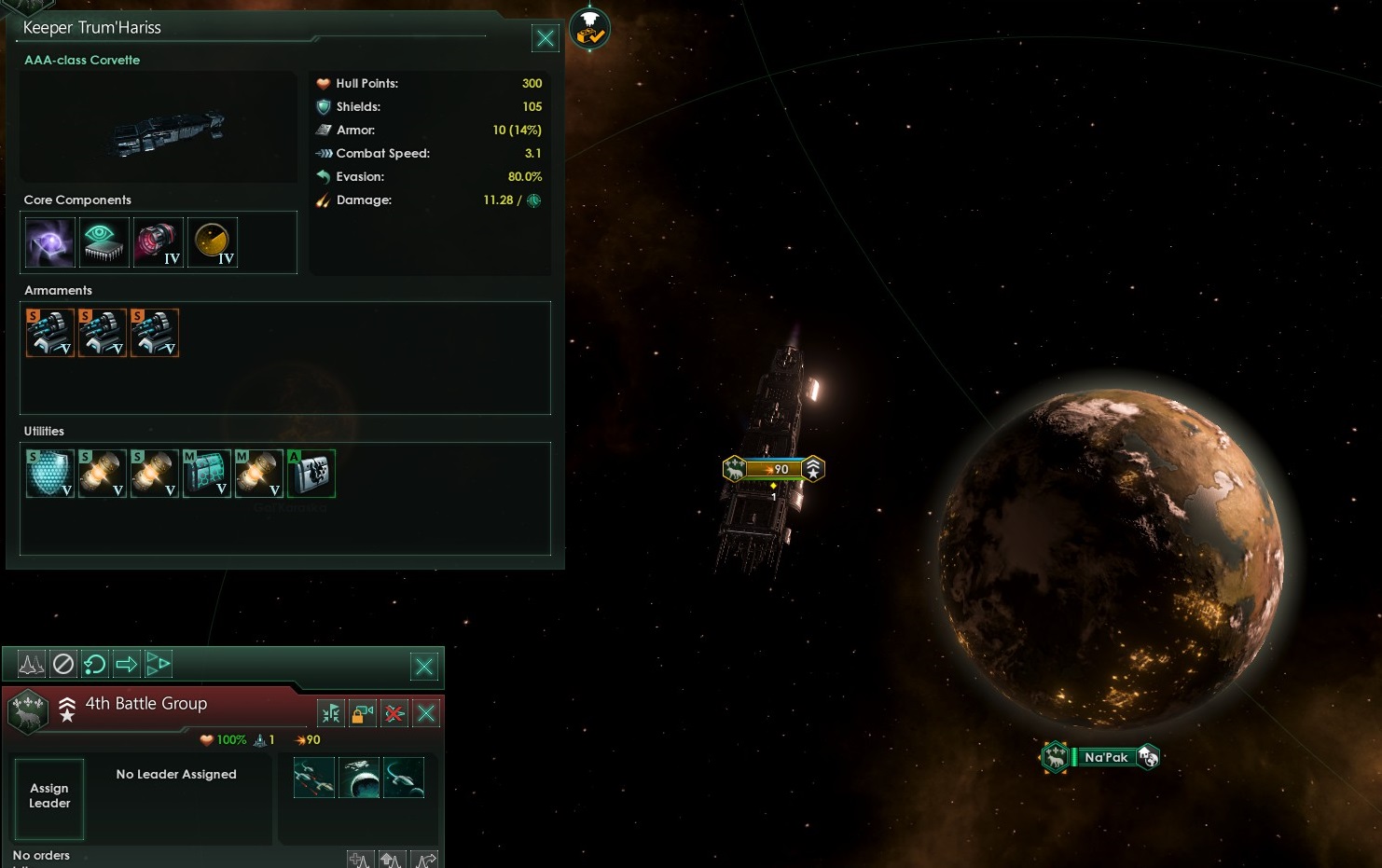1382x868 pixels.
Task: Select the red thruster IV component
Action: 158,242
